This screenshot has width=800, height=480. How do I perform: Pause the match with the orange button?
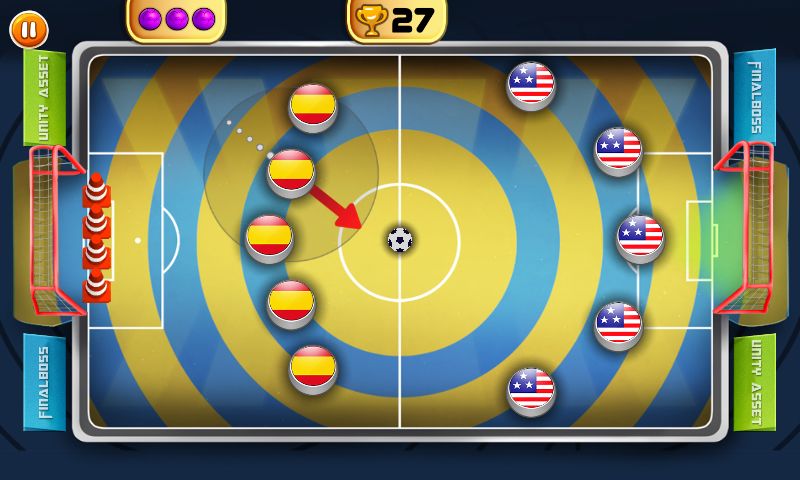(x=29, y=30)
